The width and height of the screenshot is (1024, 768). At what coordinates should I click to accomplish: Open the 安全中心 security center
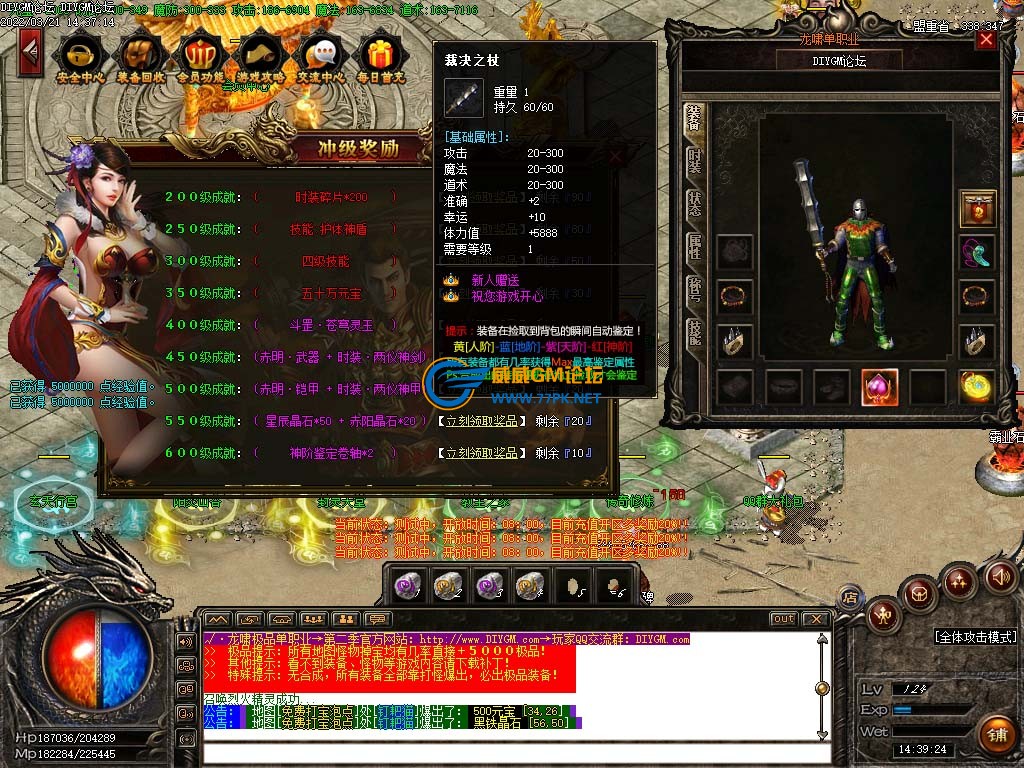click(x=81, y=58)
